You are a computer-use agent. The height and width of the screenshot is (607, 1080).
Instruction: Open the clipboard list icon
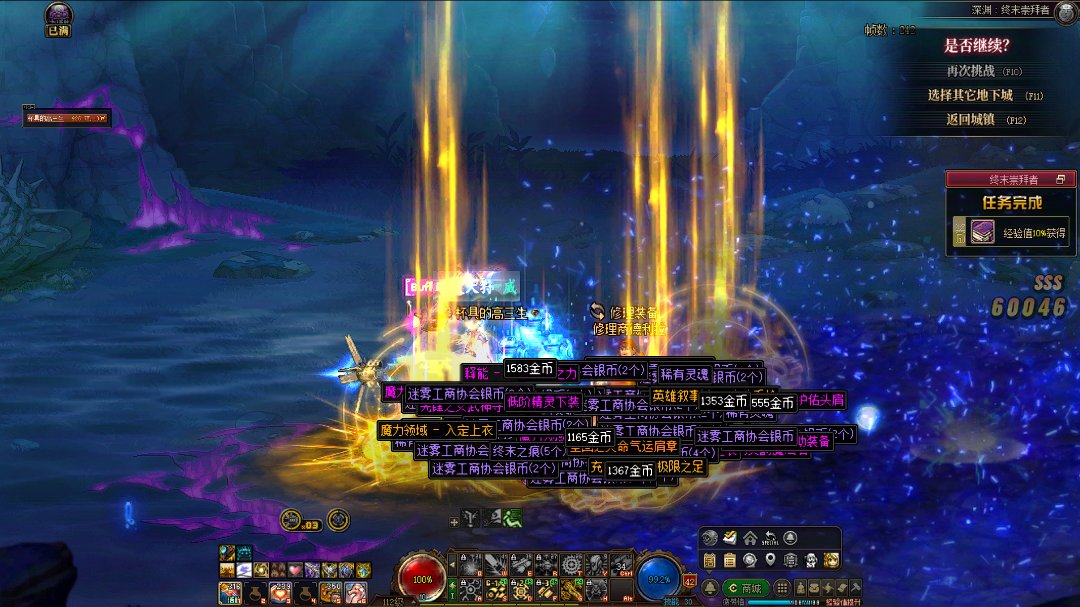pyautogui.click(x=729, y=560)
